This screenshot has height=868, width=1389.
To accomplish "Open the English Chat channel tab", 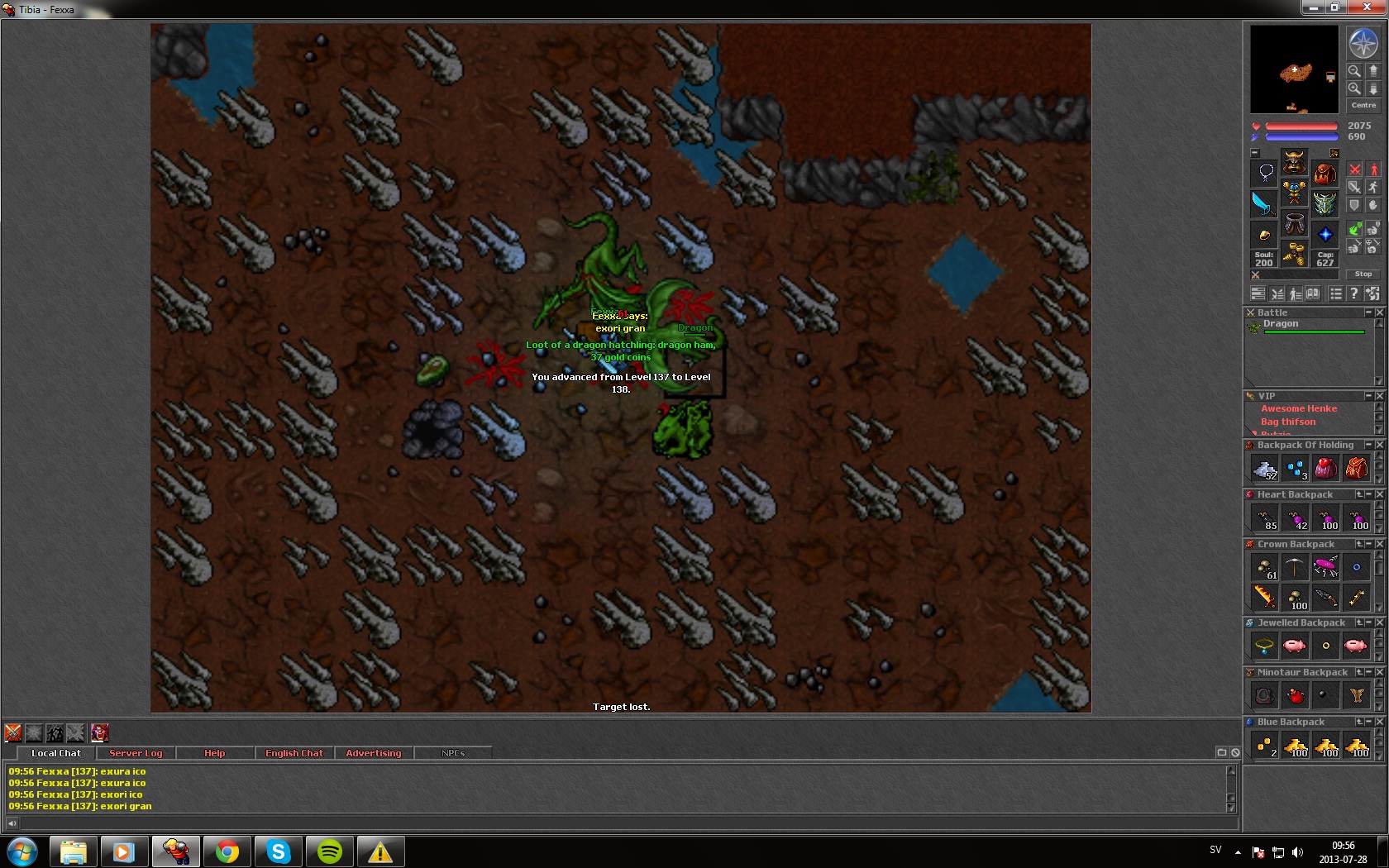I will pyautogui.click(x=294, y=753).
